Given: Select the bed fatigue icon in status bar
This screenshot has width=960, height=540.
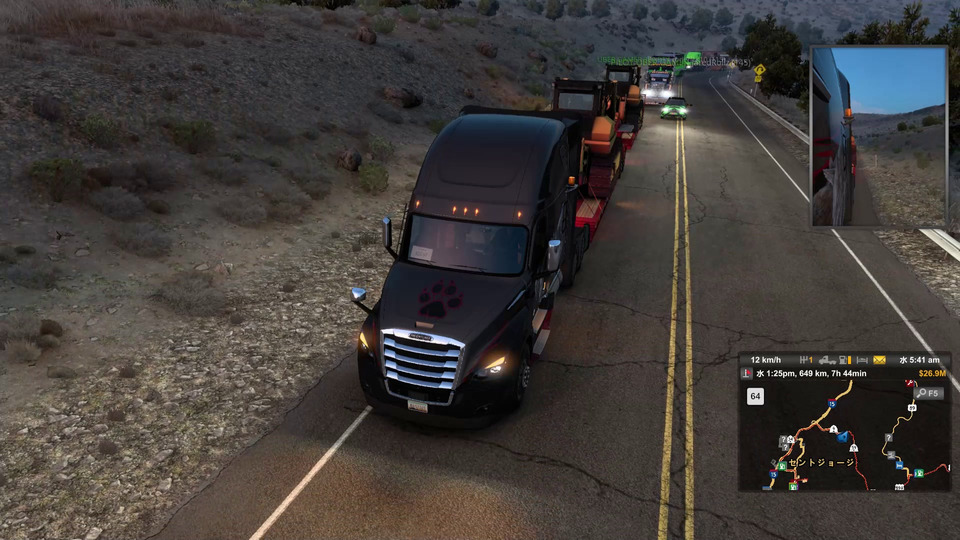Looking at the screenshot, I should (x=862, y=360).
